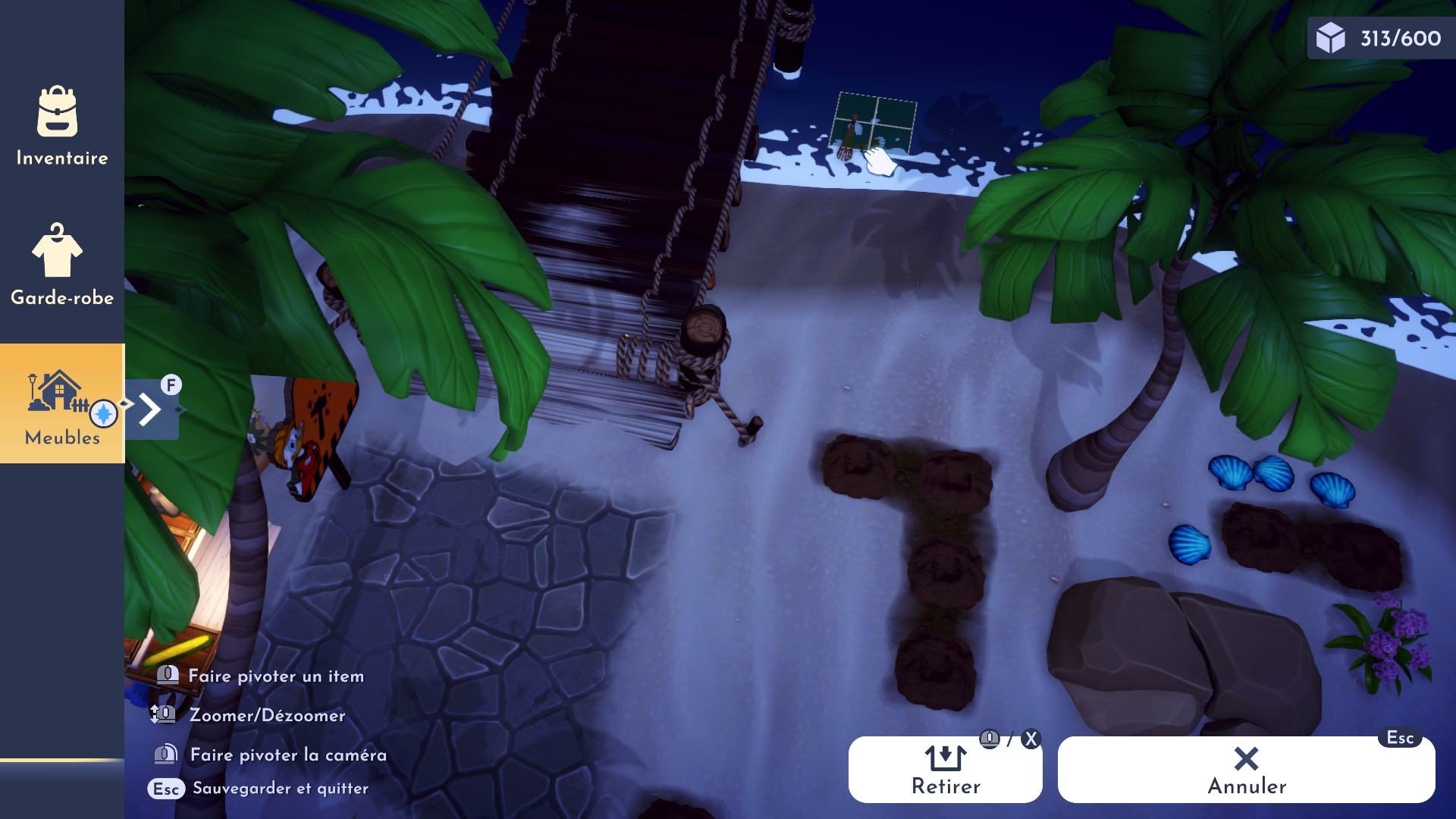Expand the furniture panel with double chevron
Image resolution: width=1456 pixels, height=819 pixels.
[149, 409]
